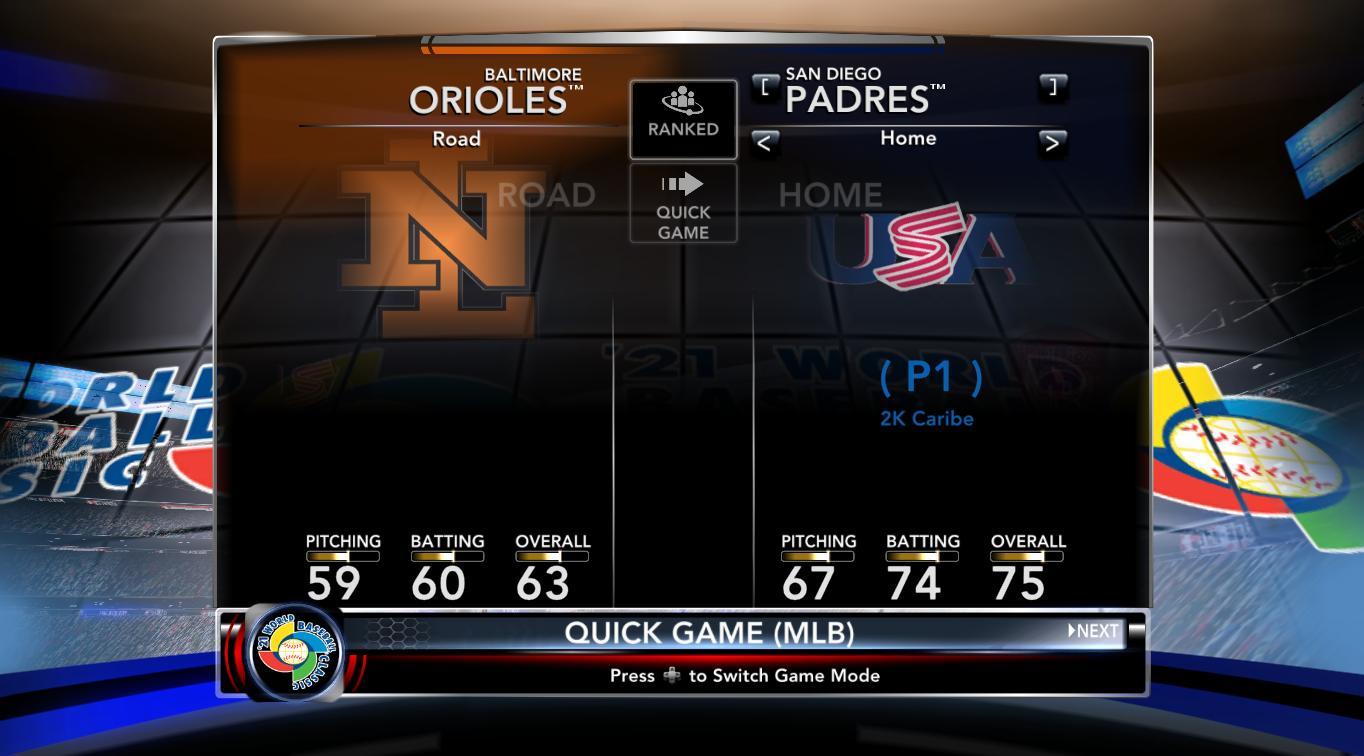Screen dimensions: 1364x756
Task: Choose the Quick Game mode tile
Action: [683, 204]
